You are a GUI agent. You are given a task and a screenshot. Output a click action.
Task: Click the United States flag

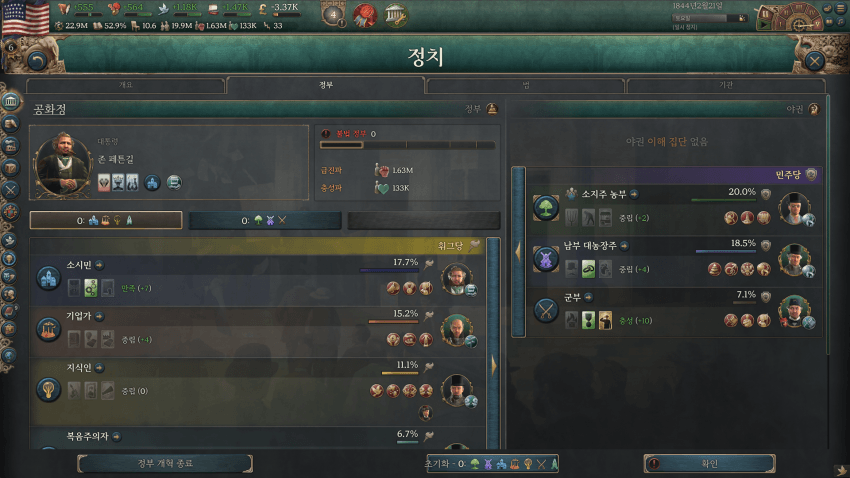[24, 15]
